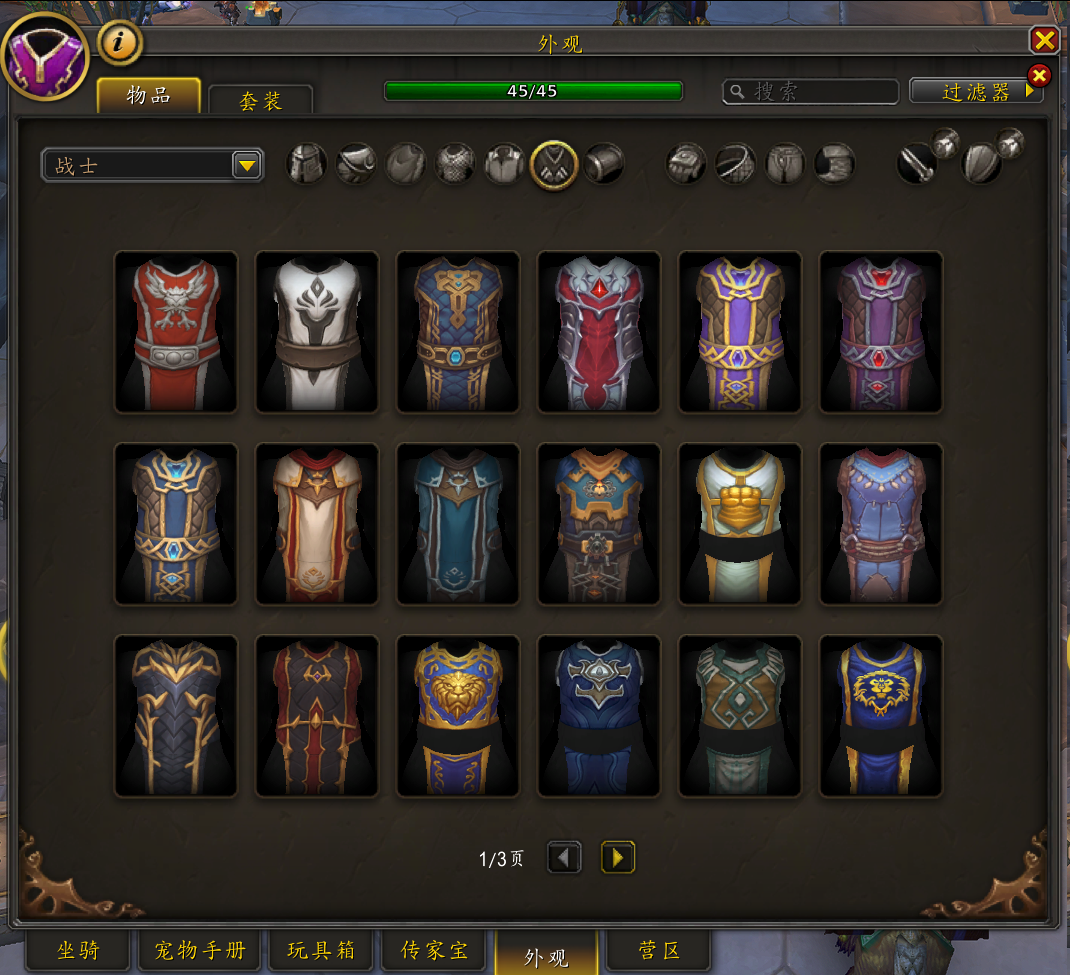Screen dimensions: 1070x975
Task: Select the white tabard with the golden fist
Action: coord(740,523)
